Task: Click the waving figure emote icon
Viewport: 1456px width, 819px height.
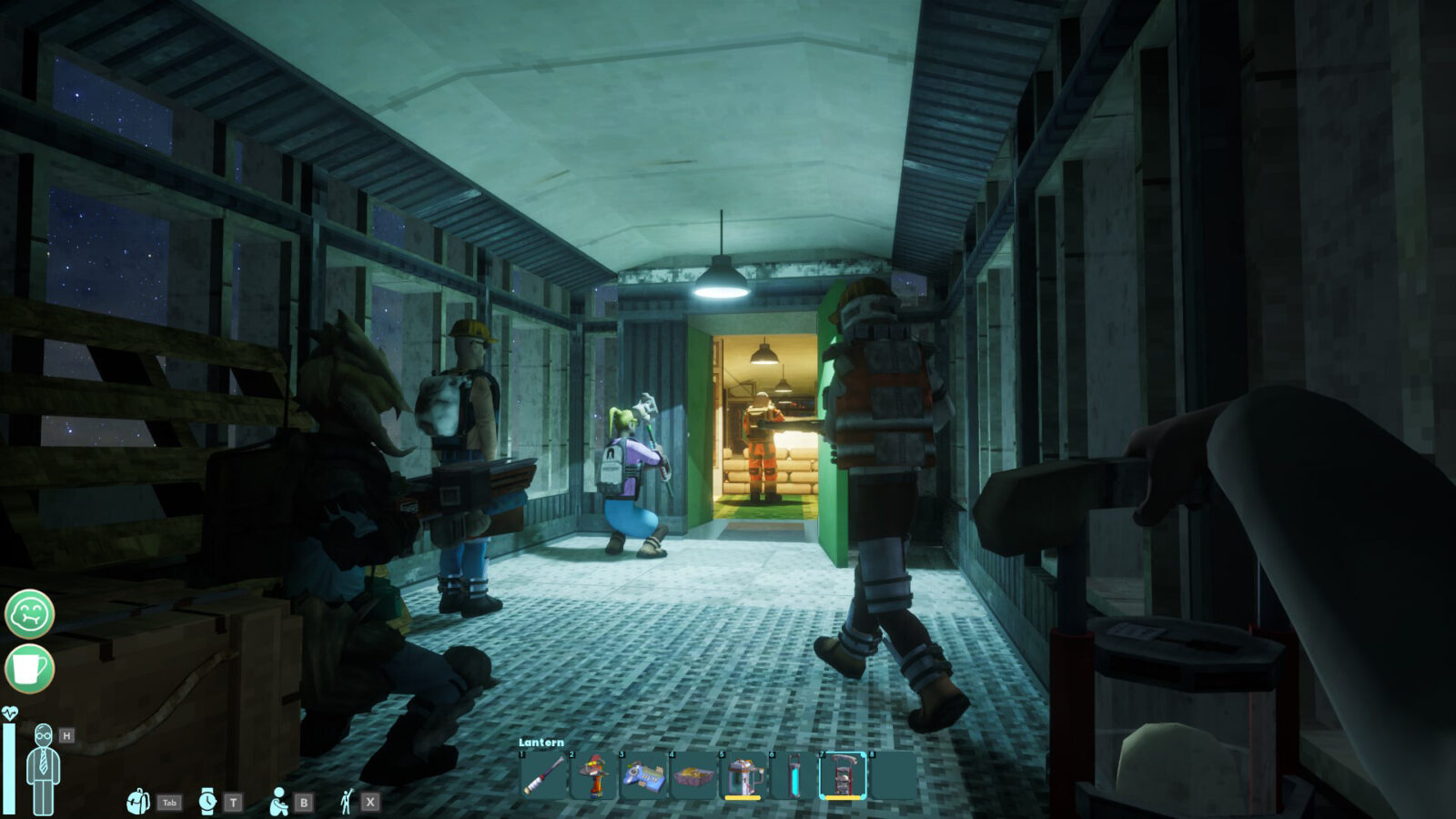Action: coord(346,802)
